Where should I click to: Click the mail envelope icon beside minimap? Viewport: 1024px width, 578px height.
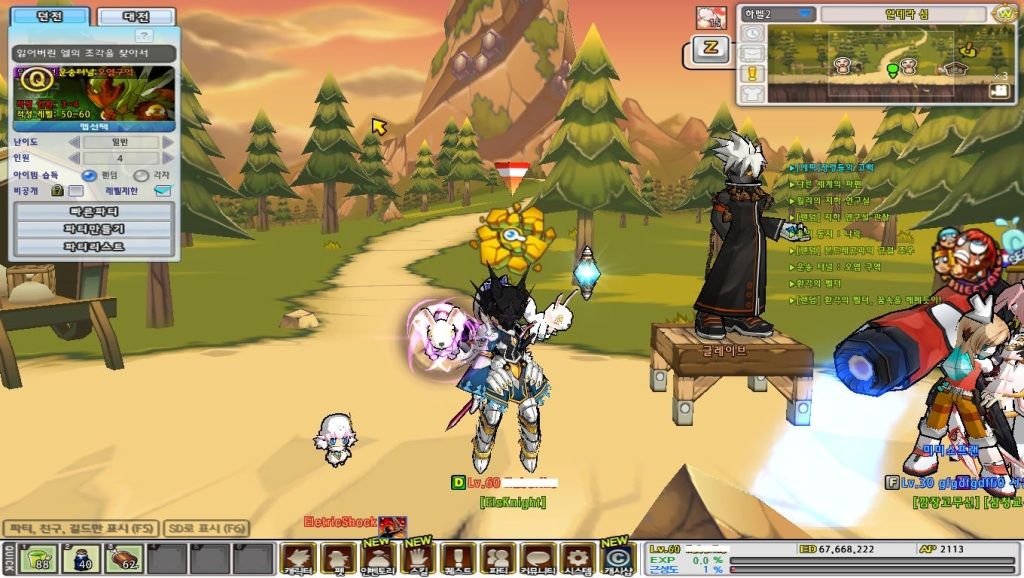click(752, 53)
